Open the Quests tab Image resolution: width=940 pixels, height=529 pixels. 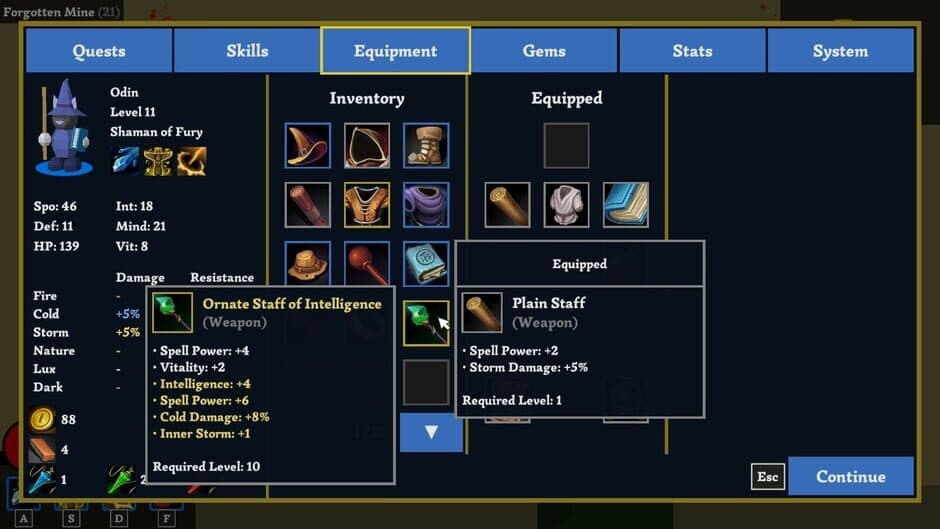pos(99,51)
